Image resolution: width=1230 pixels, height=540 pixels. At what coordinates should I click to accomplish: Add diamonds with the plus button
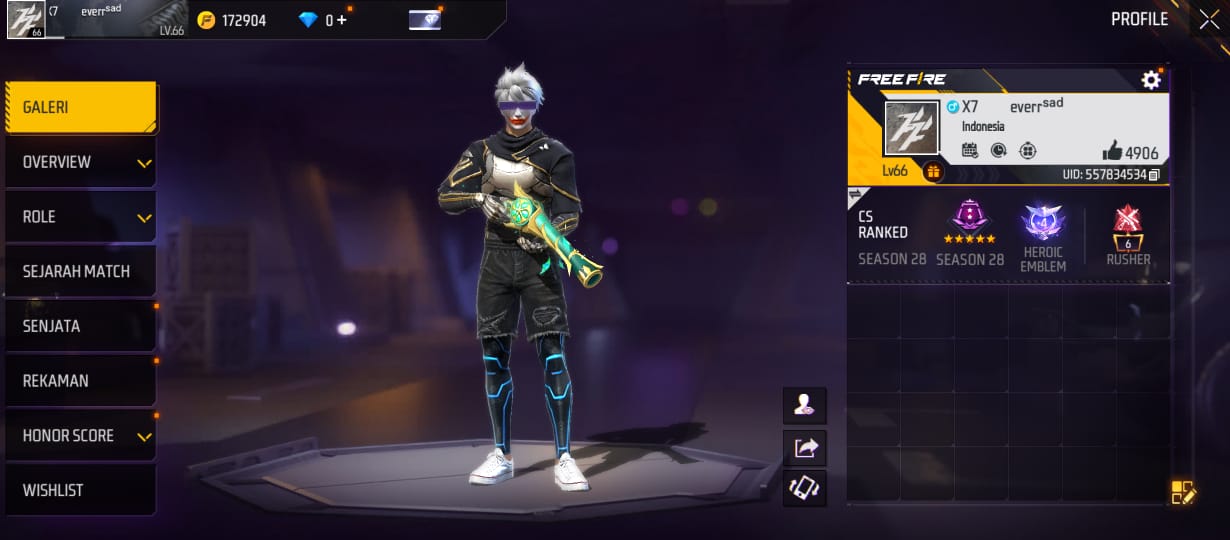click(342, 20)
